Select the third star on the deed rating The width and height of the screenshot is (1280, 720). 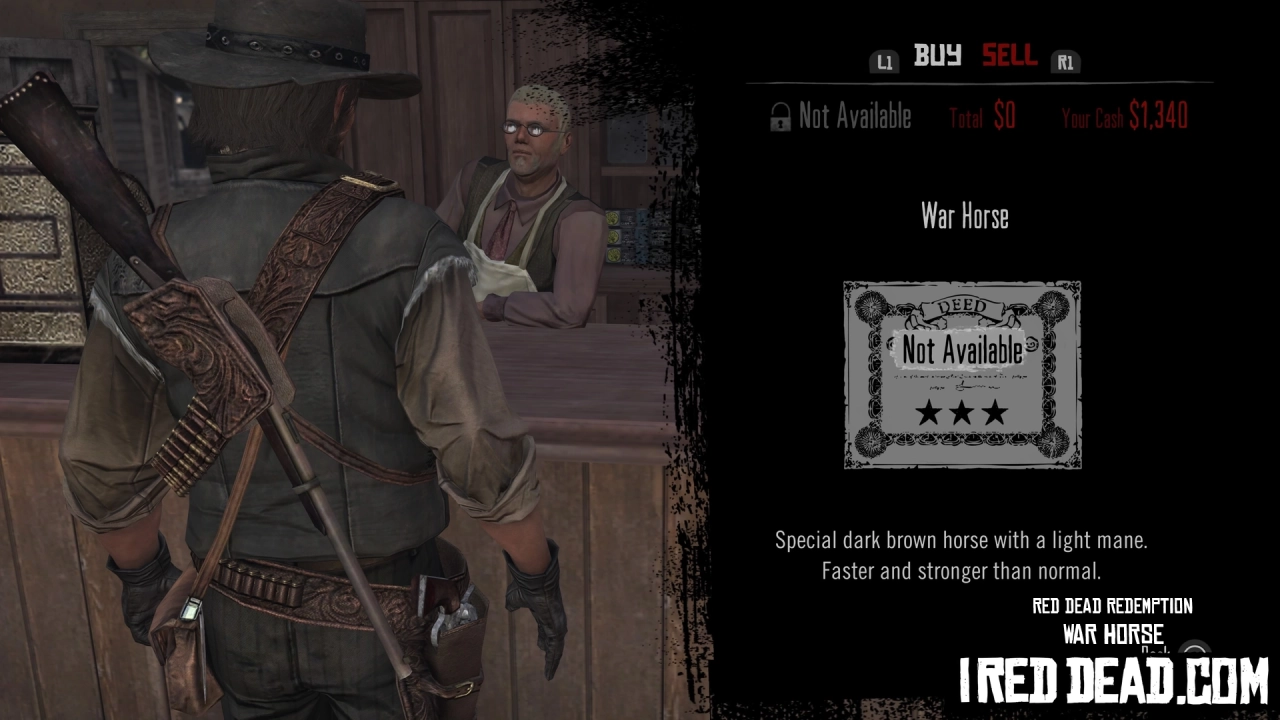993,412
